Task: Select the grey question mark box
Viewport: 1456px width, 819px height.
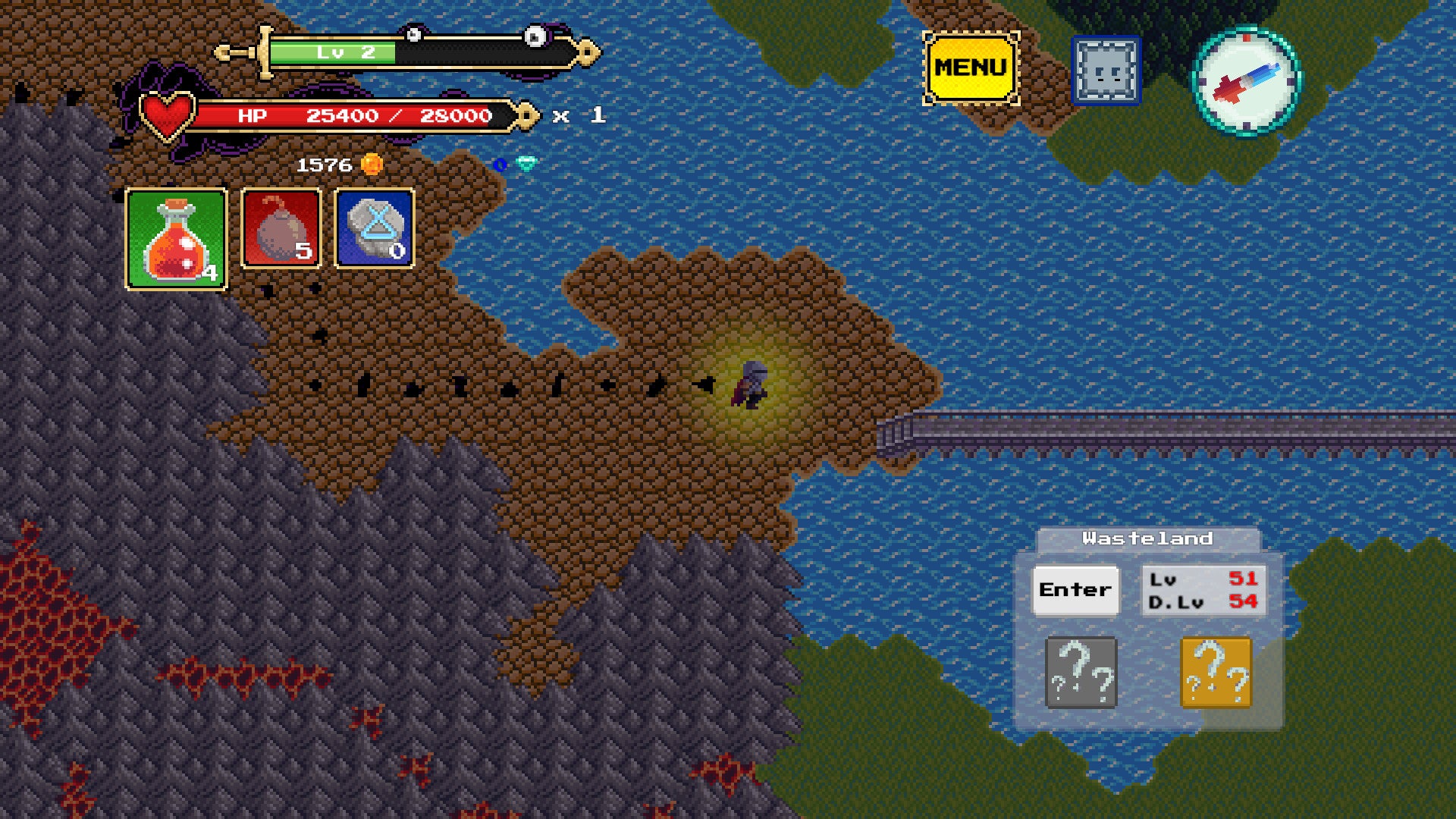Action: point(1081,673)
